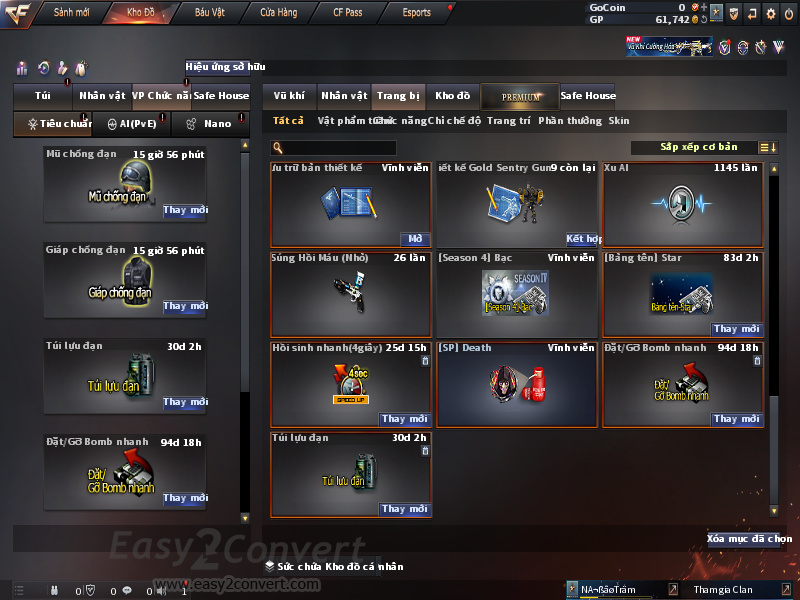Open the Sảnh mới lobby tab
Screen dimensions: 800x600
click(71, 13)
